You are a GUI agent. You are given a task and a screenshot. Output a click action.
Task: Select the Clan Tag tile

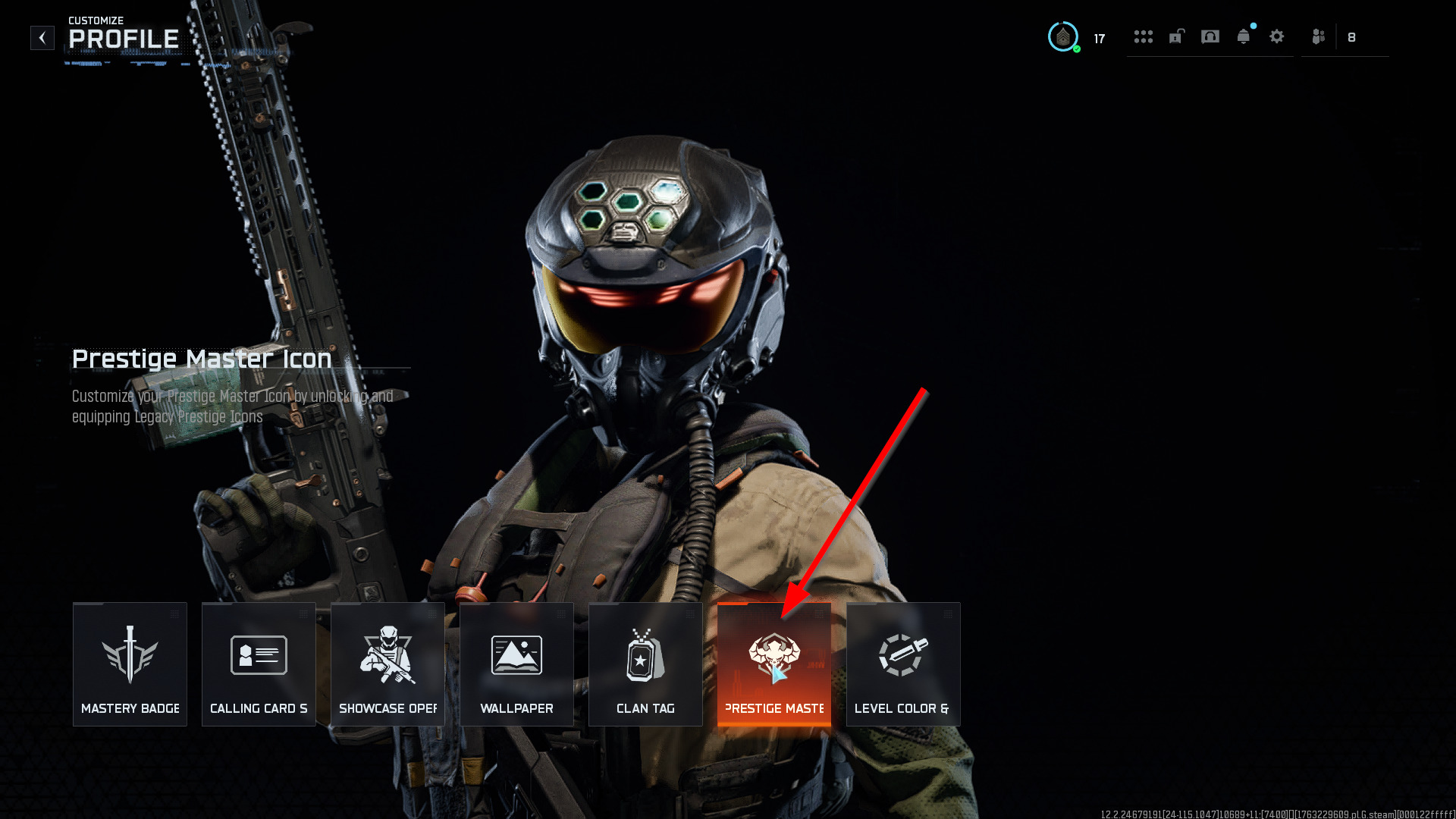[645, 664]
